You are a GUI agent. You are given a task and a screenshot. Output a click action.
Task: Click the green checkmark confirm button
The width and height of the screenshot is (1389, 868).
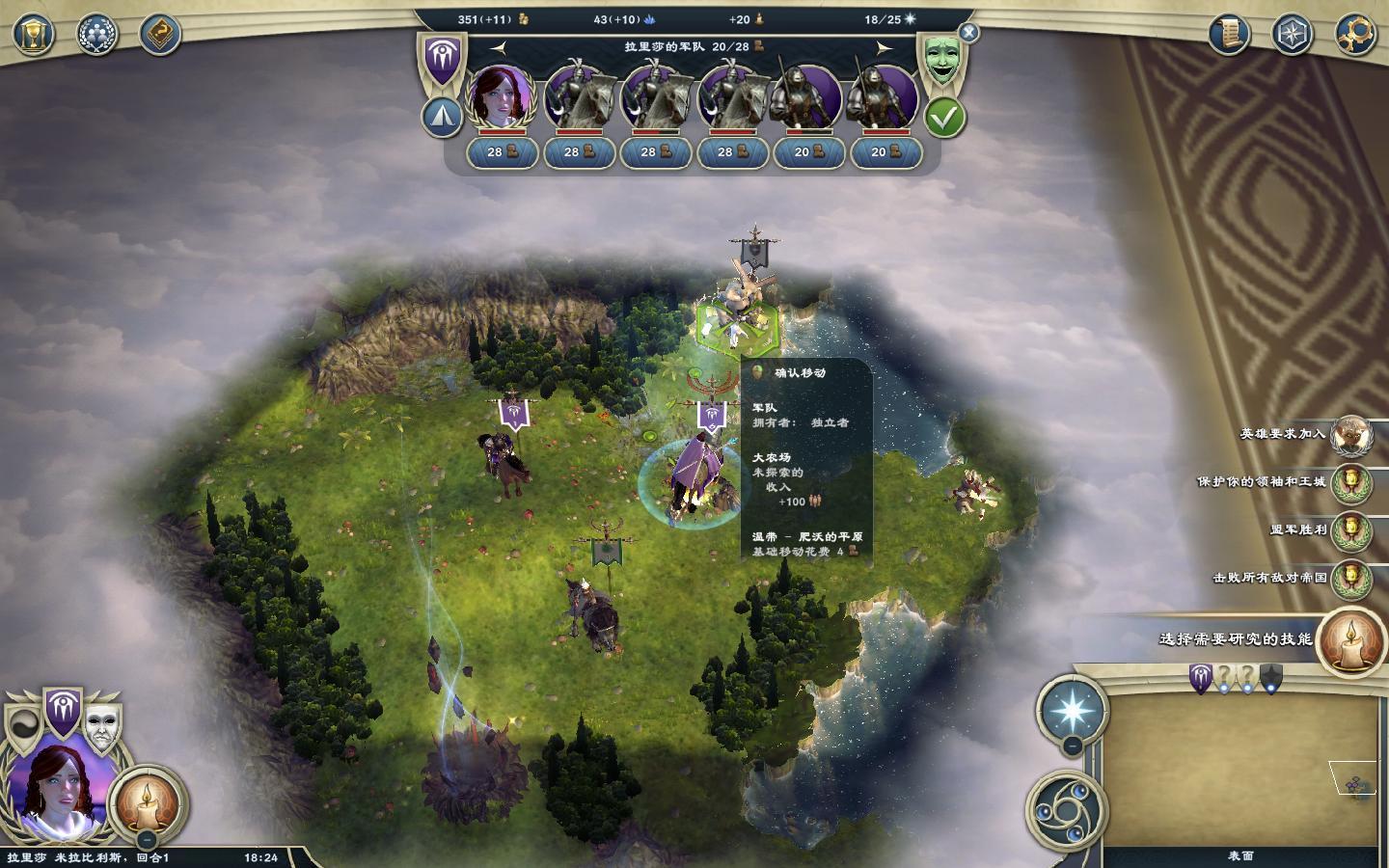[944, 118]
